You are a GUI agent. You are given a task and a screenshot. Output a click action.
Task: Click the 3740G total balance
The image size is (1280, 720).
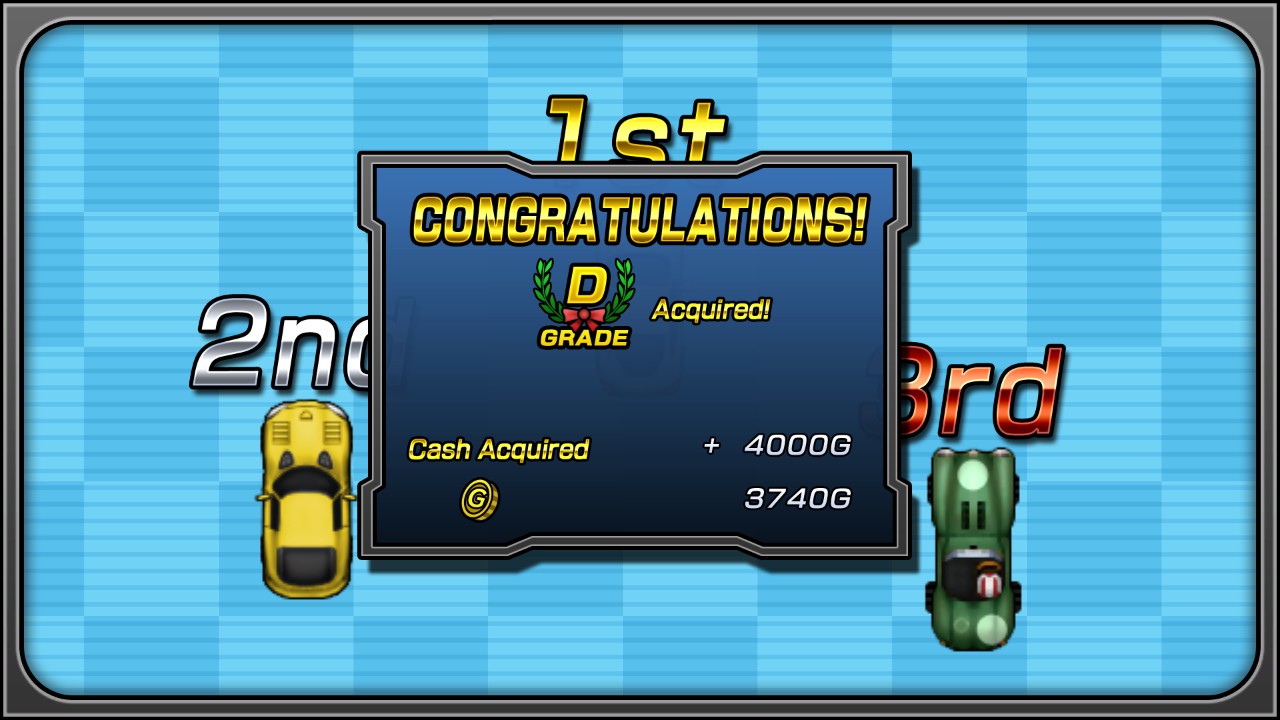click(x=797, y=499)
